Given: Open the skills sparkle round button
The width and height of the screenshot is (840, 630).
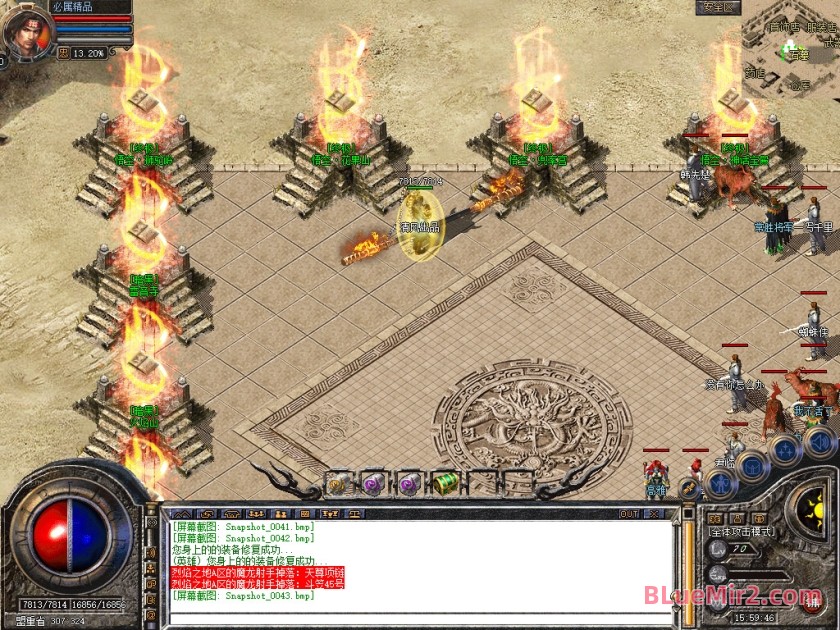Looking at the screenshot, I should pyautogui.click(x=787, y=449).
